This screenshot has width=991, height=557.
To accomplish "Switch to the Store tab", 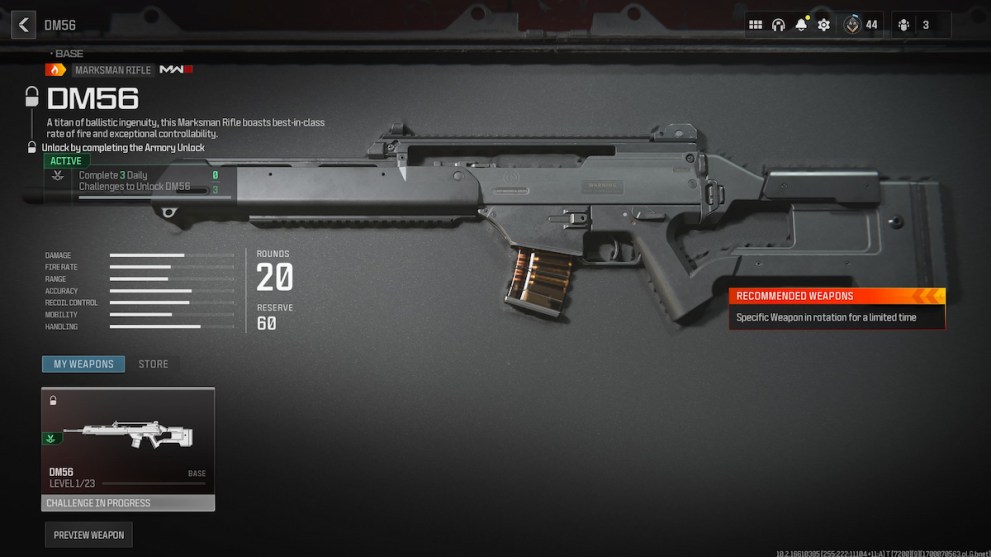I will point(153,364).
